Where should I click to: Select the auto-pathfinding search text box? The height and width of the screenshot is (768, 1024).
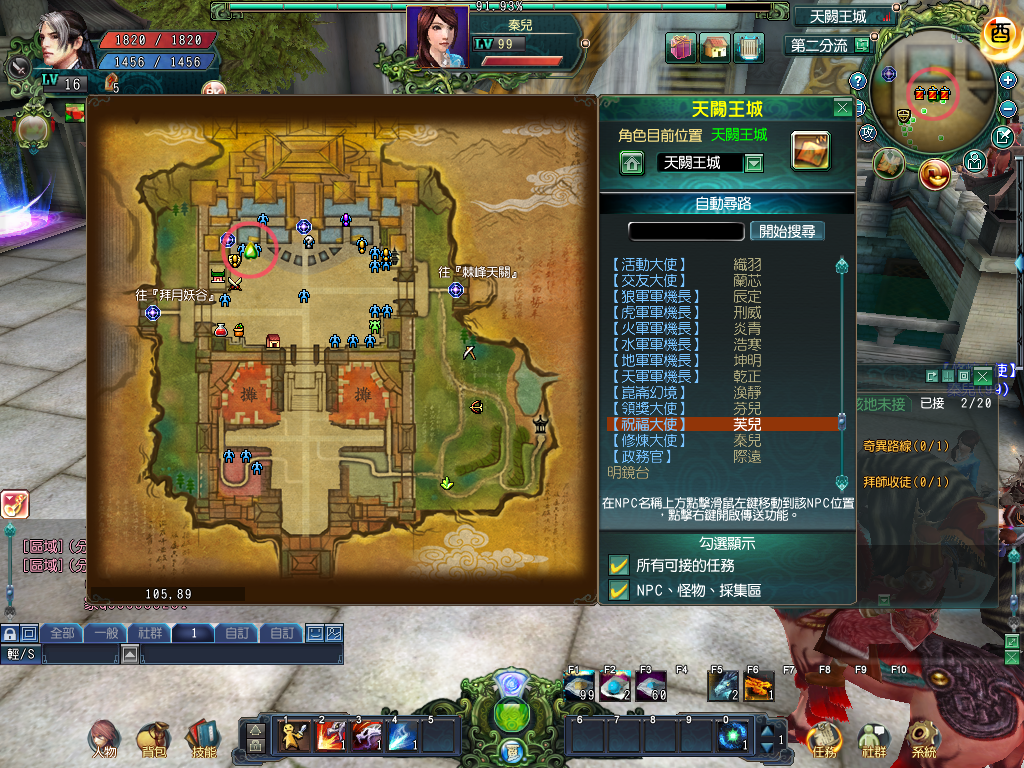pos(687,231)
